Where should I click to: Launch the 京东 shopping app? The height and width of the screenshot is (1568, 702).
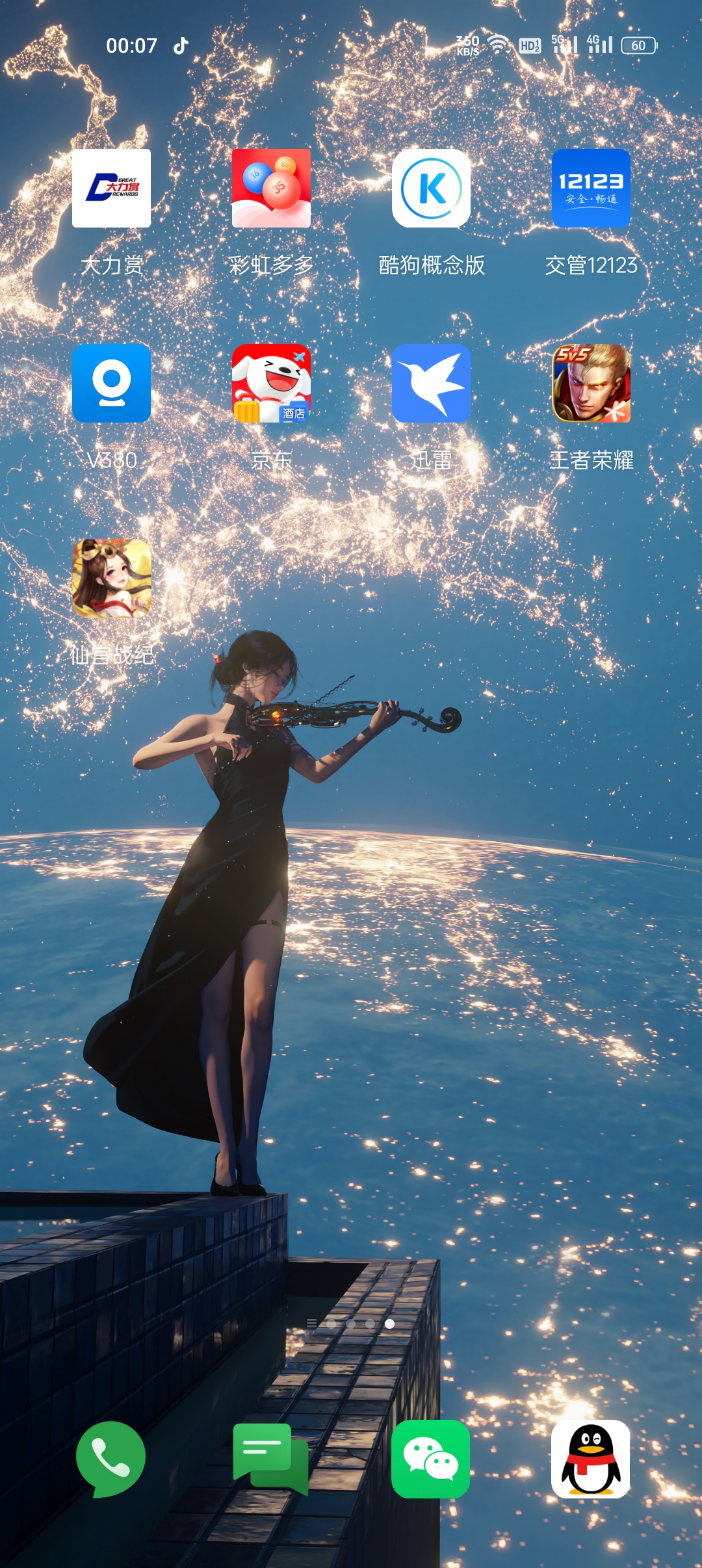point(271,384)
